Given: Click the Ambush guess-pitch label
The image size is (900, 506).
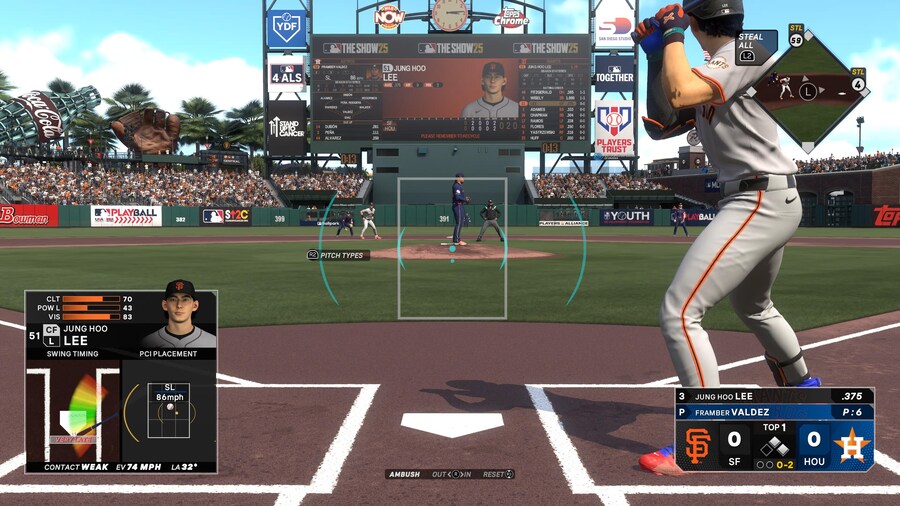Looking at the screenshot, I should pyautogui.click(x=405, y=474).
